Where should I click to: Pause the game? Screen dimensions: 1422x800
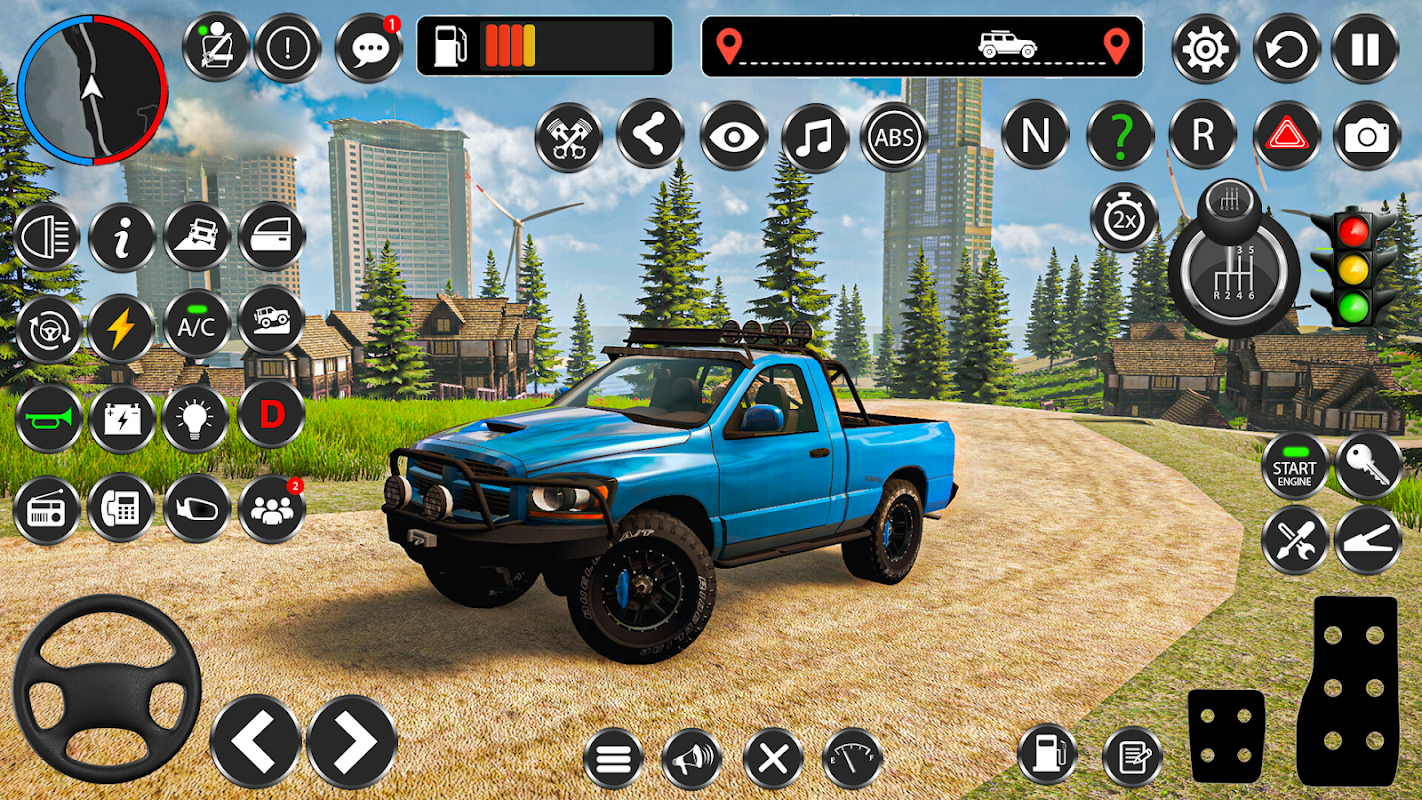(x=1365, y=48)
